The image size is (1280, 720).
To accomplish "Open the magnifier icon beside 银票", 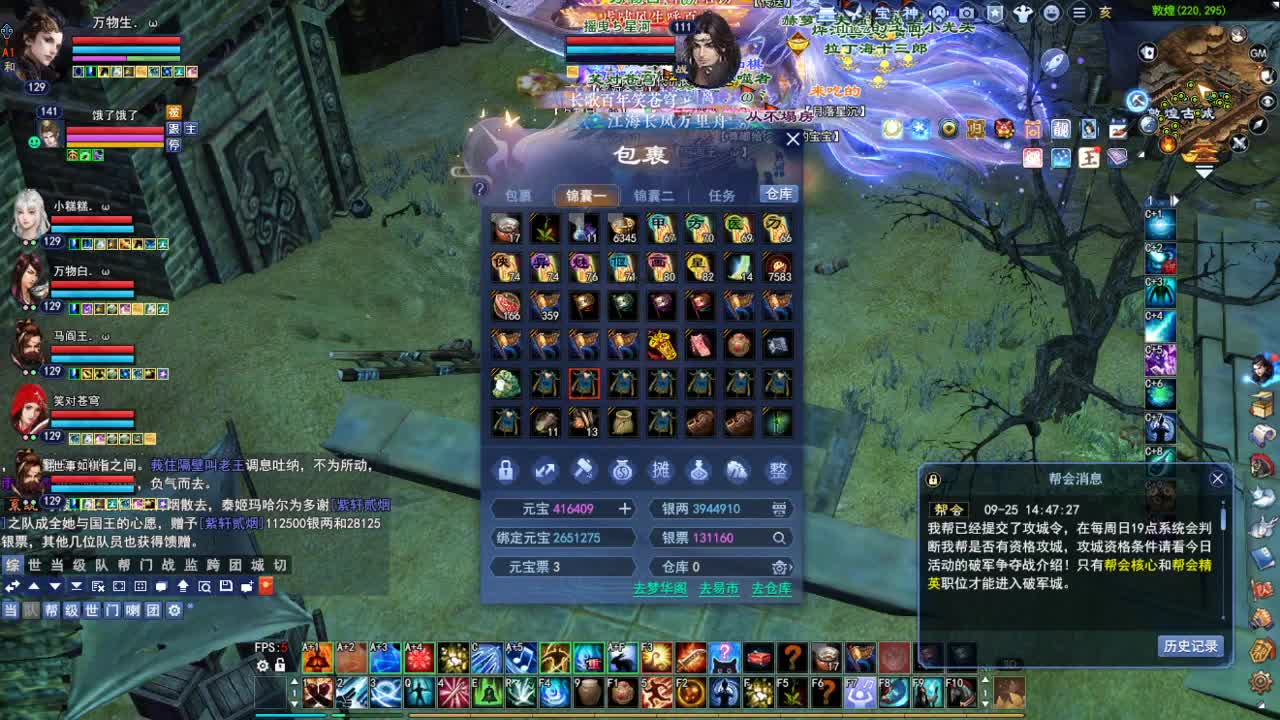I will (778, 538).
